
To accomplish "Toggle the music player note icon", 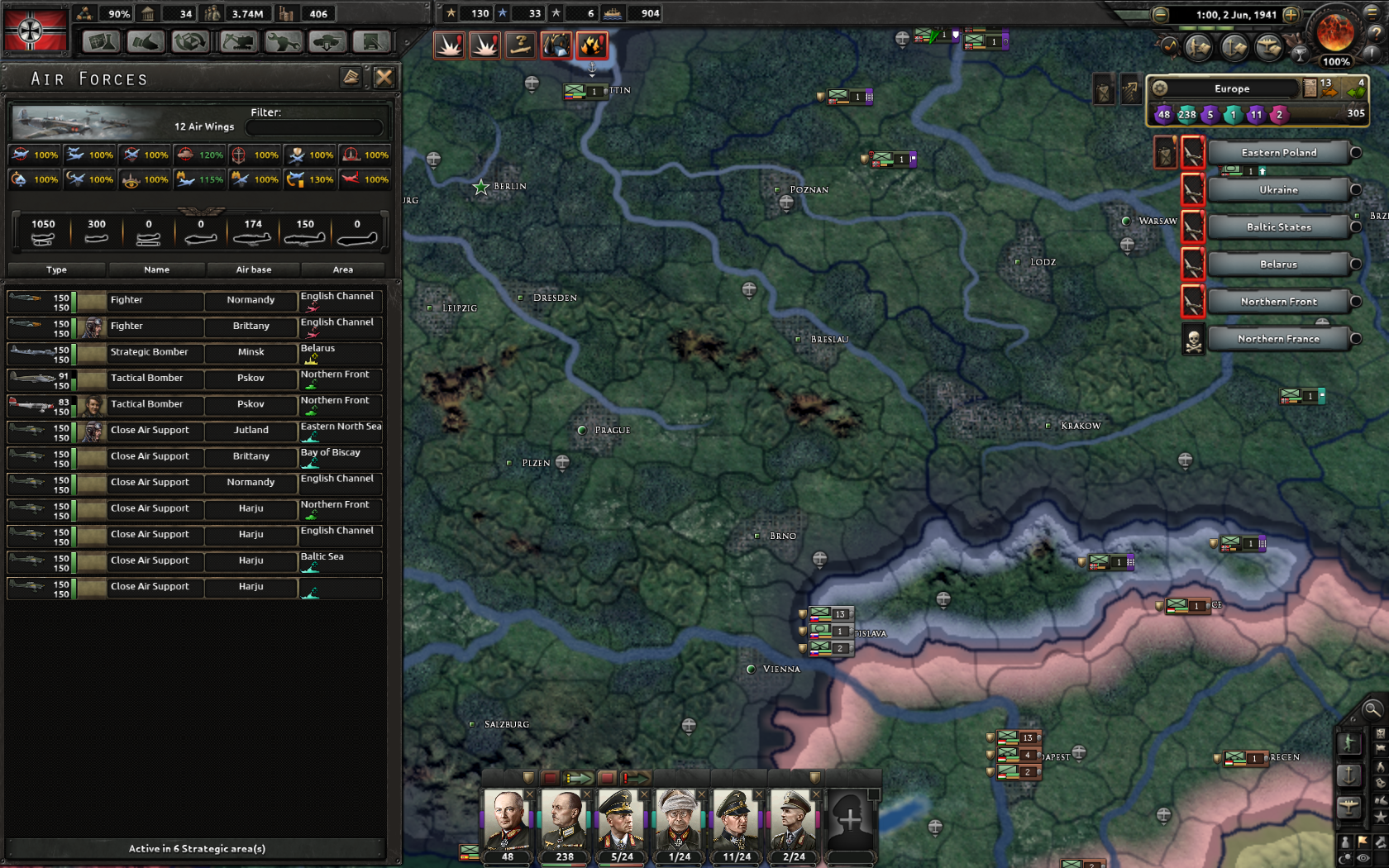I will (x=1170, y=45).
